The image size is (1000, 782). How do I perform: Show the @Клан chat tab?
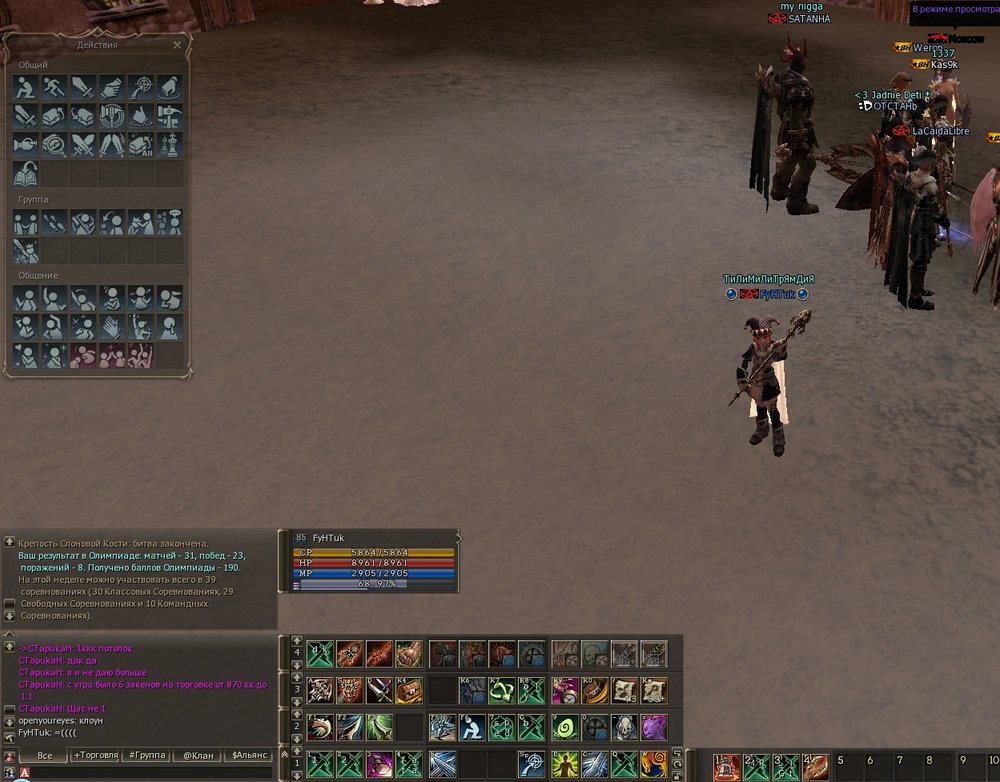[x=195, y=755]
